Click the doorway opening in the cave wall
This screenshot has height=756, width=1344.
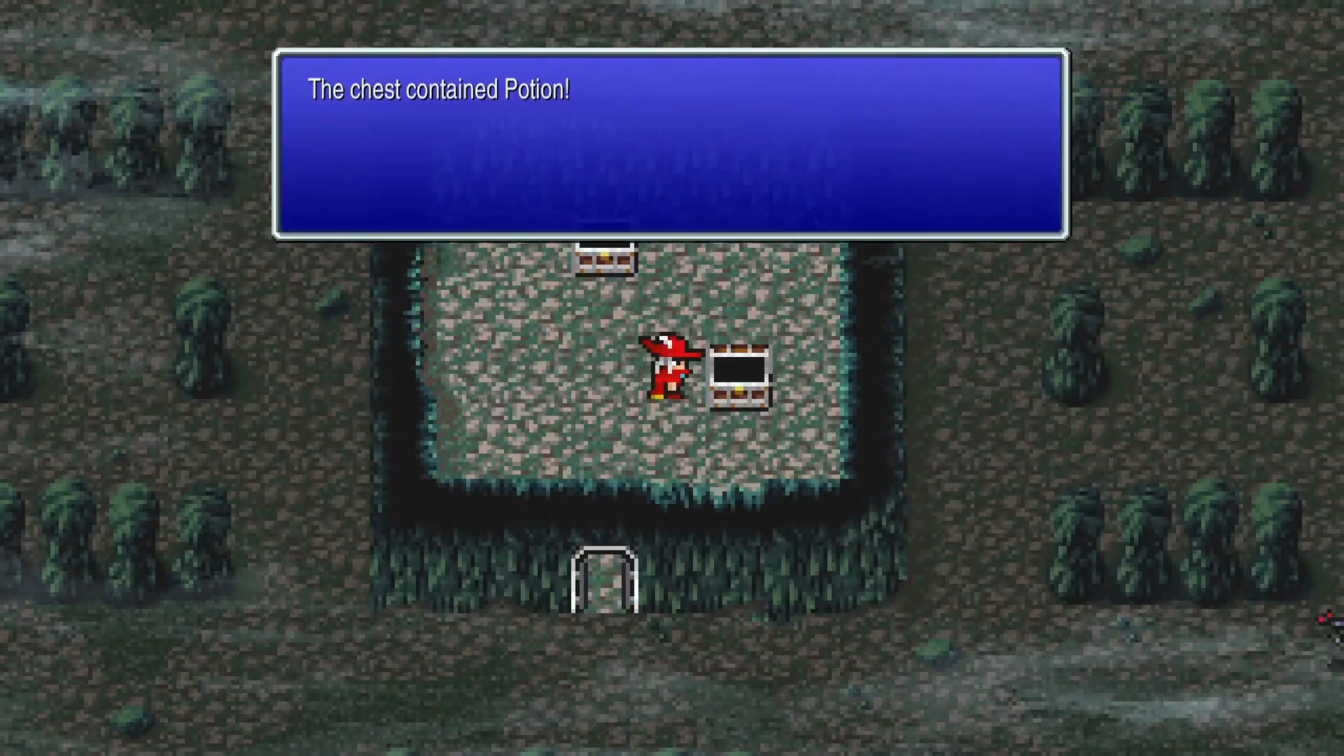coord(604,585)
